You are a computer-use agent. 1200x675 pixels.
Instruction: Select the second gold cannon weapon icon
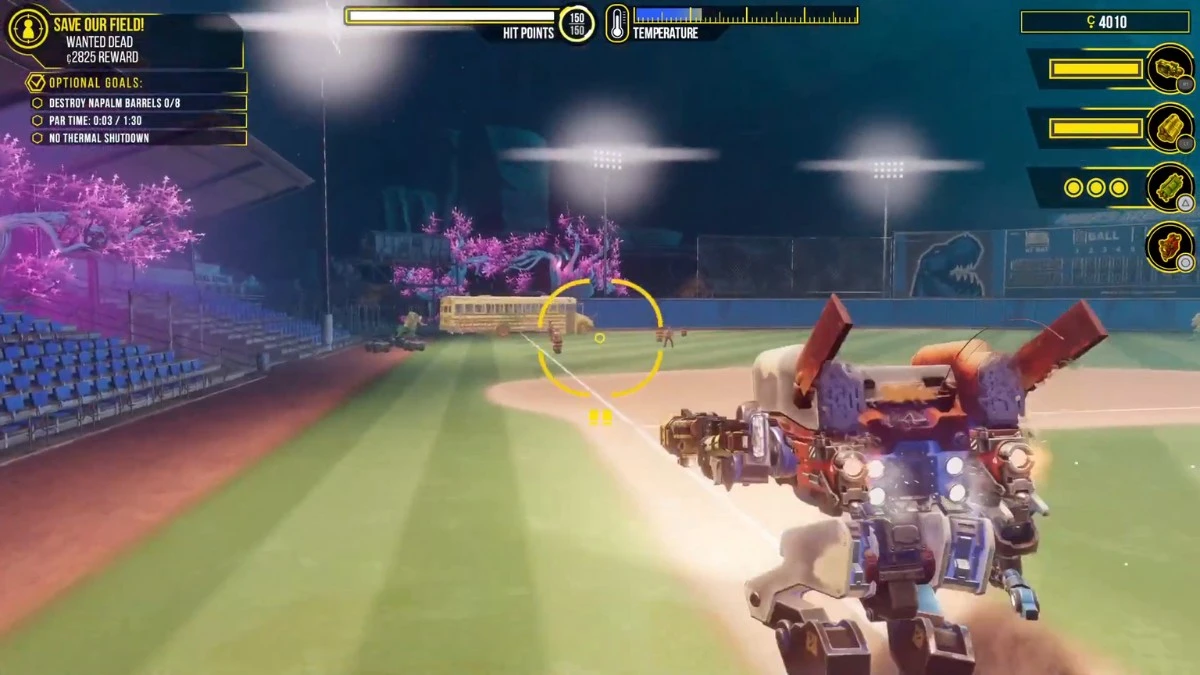[x=1168, y=128]
